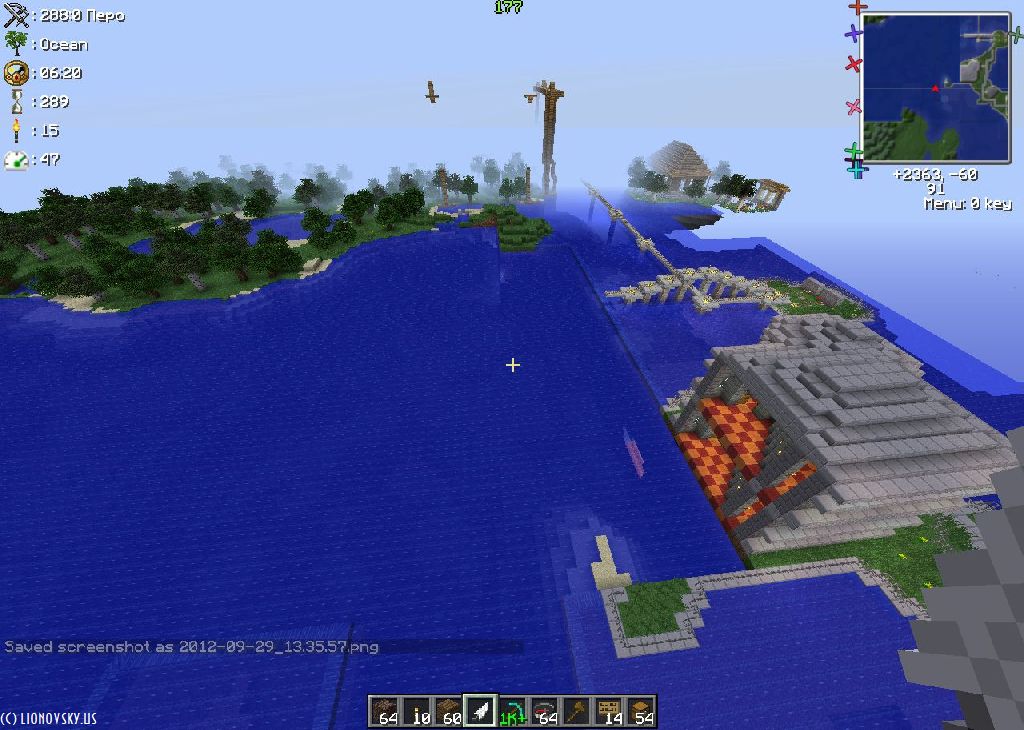This screenshot has width=1024, height=730.
Task: Pick the wooden slab stack of 54
Action: 641,711
